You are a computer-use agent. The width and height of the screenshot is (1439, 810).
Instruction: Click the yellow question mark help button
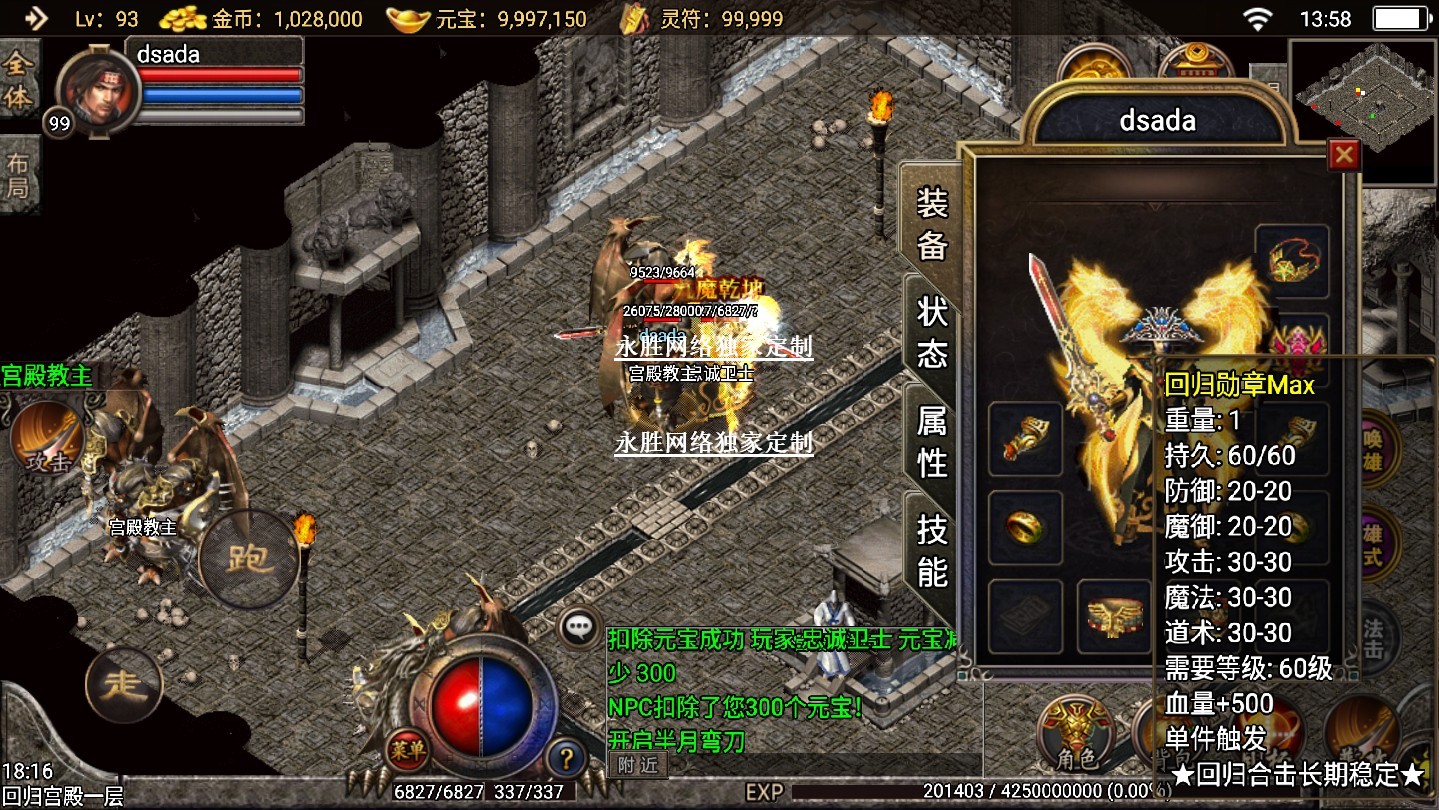566,756
